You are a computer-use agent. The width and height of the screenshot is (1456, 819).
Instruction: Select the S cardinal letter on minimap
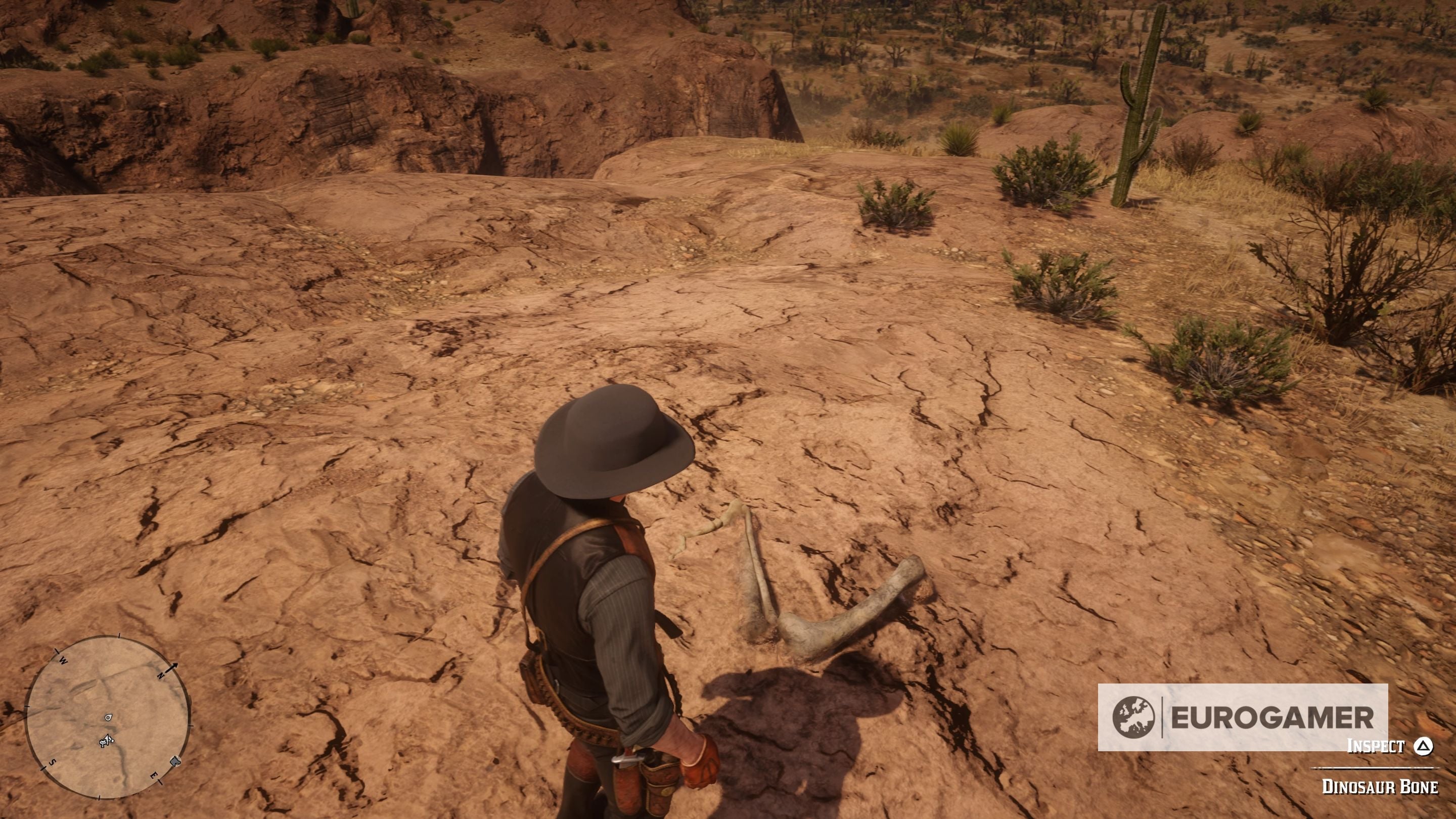point(53,763)
